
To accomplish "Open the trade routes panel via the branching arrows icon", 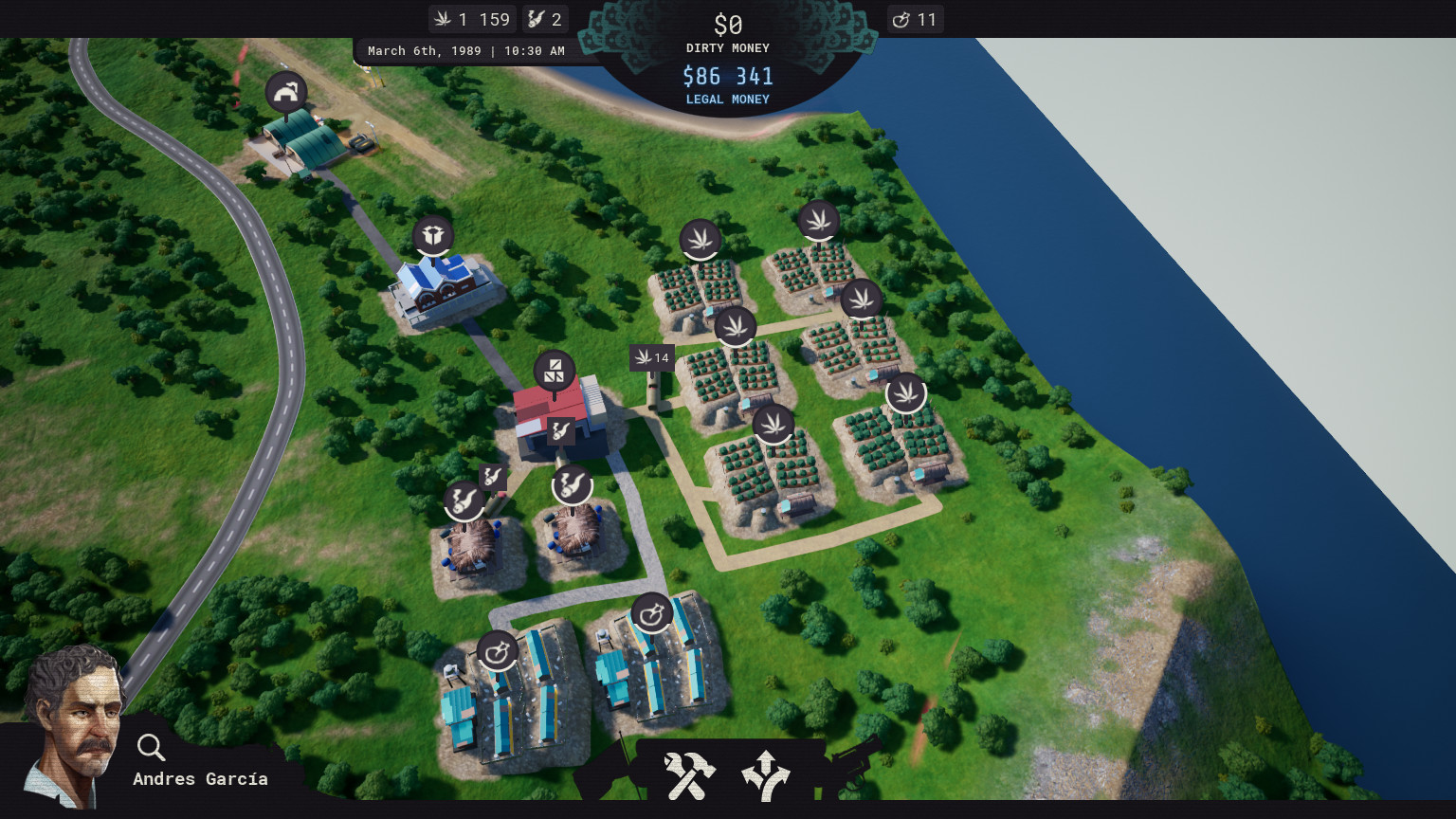I will [765, 774].
